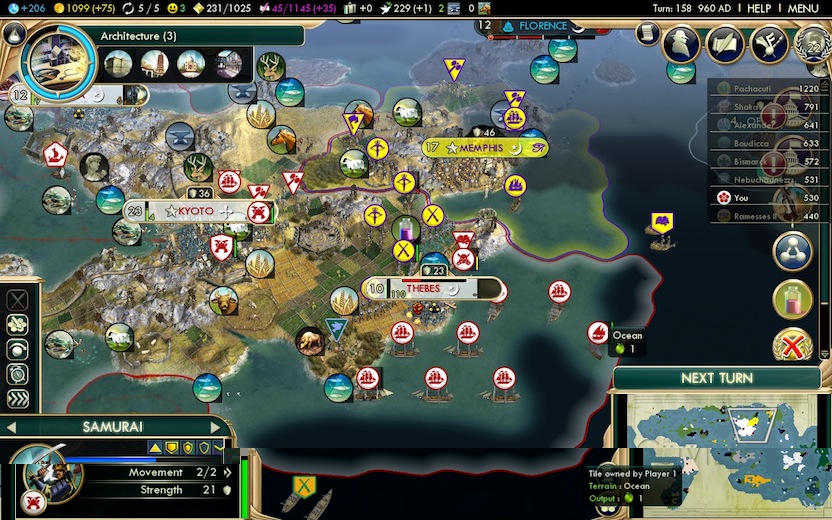Select the 'You' row in score list
832x520 pixels.
pyautogui.click(x=765, y=198)
